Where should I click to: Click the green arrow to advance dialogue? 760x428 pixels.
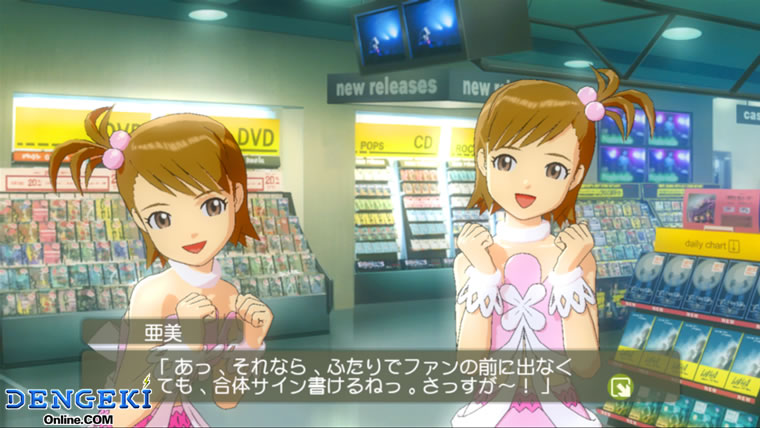620,386
